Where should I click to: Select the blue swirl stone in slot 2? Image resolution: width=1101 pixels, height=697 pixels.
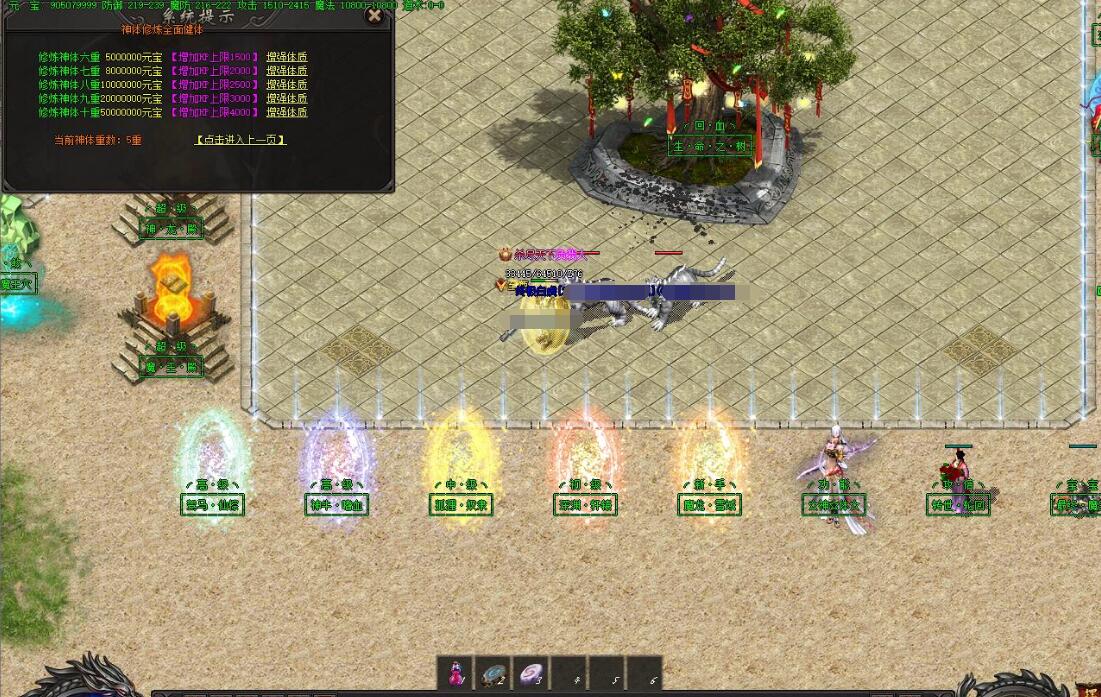493,672
